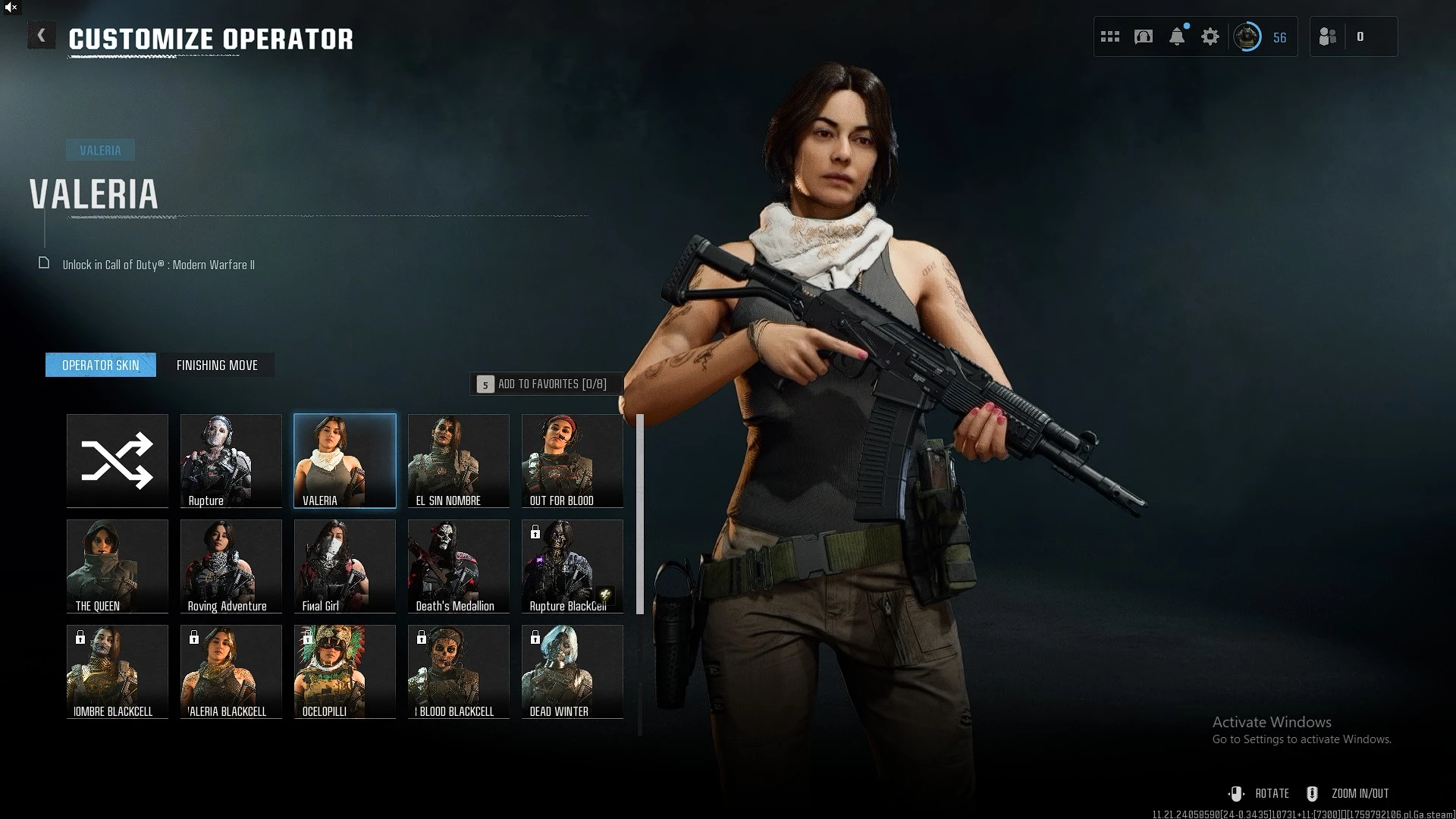The image size is (1456, 819).
Task: Pick the Ocelopilli skin tile
Action: click(345, 671)
